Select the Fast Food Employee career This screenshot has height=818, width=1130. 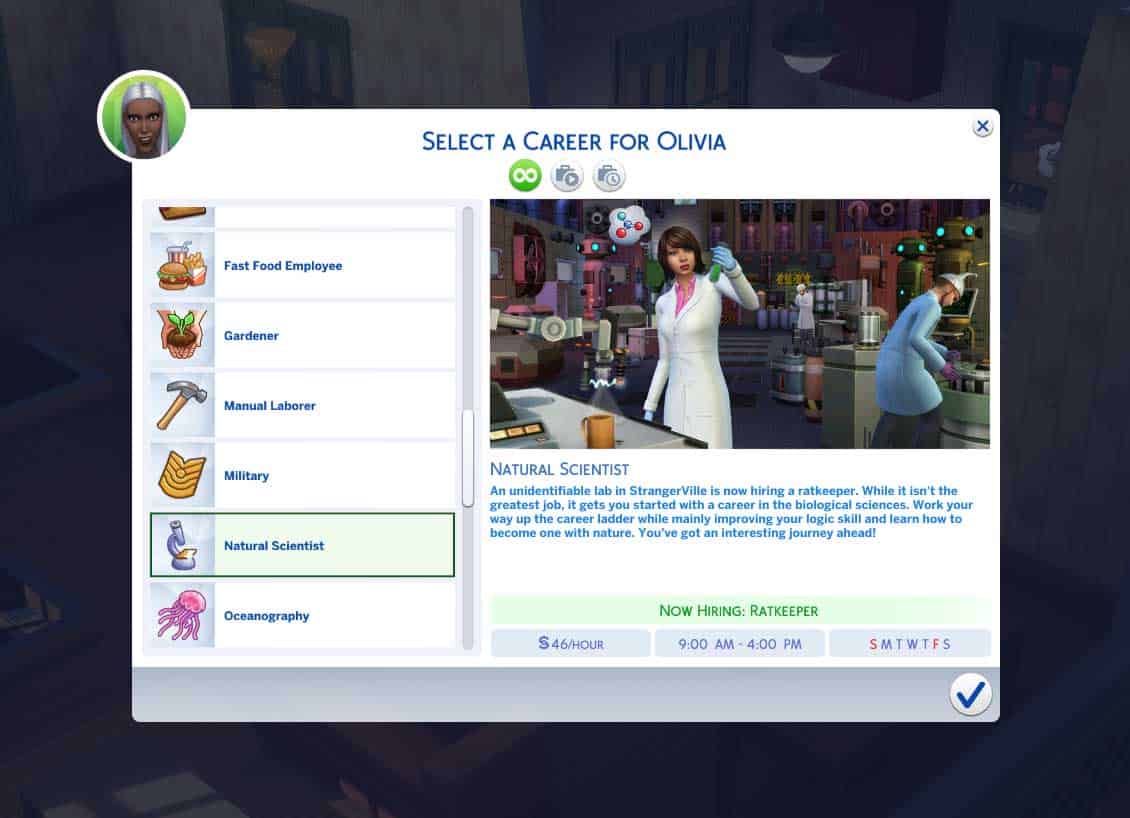click(302, 266)
